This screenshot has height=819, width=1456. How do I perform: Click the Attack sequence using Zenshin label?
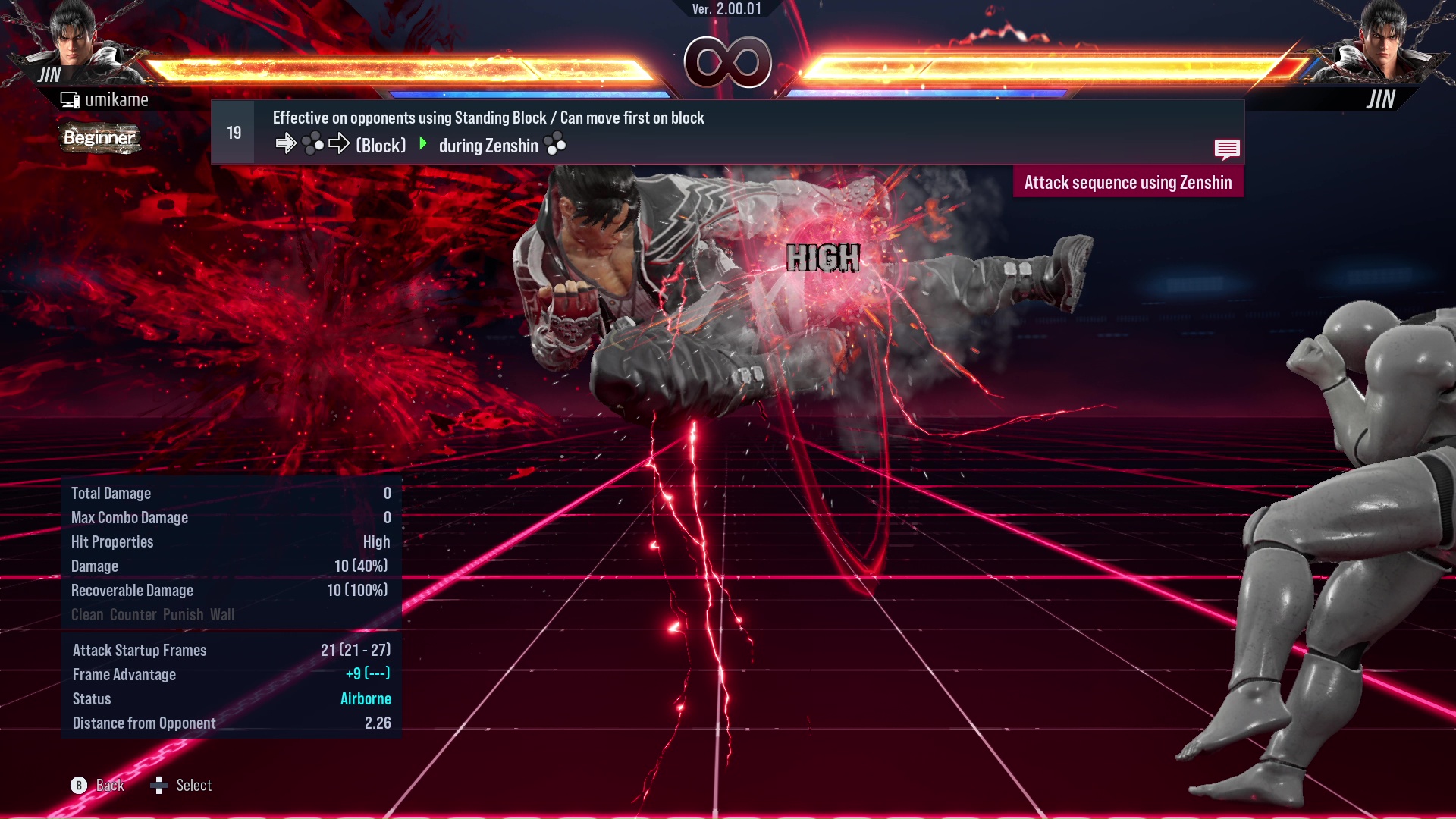tap(1128, 183)
